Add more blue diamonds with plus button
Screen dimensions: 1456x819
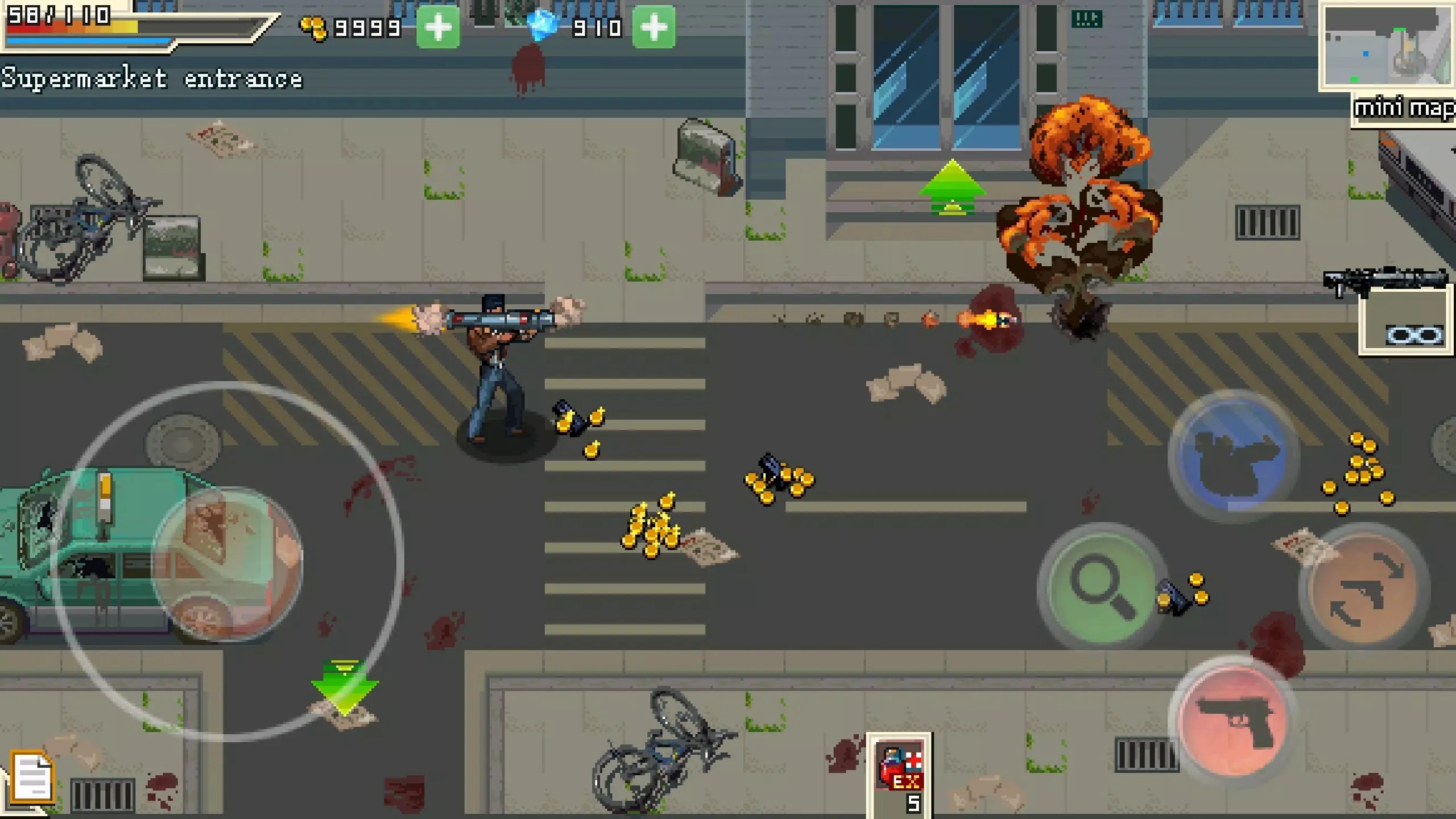pos(654,27)
